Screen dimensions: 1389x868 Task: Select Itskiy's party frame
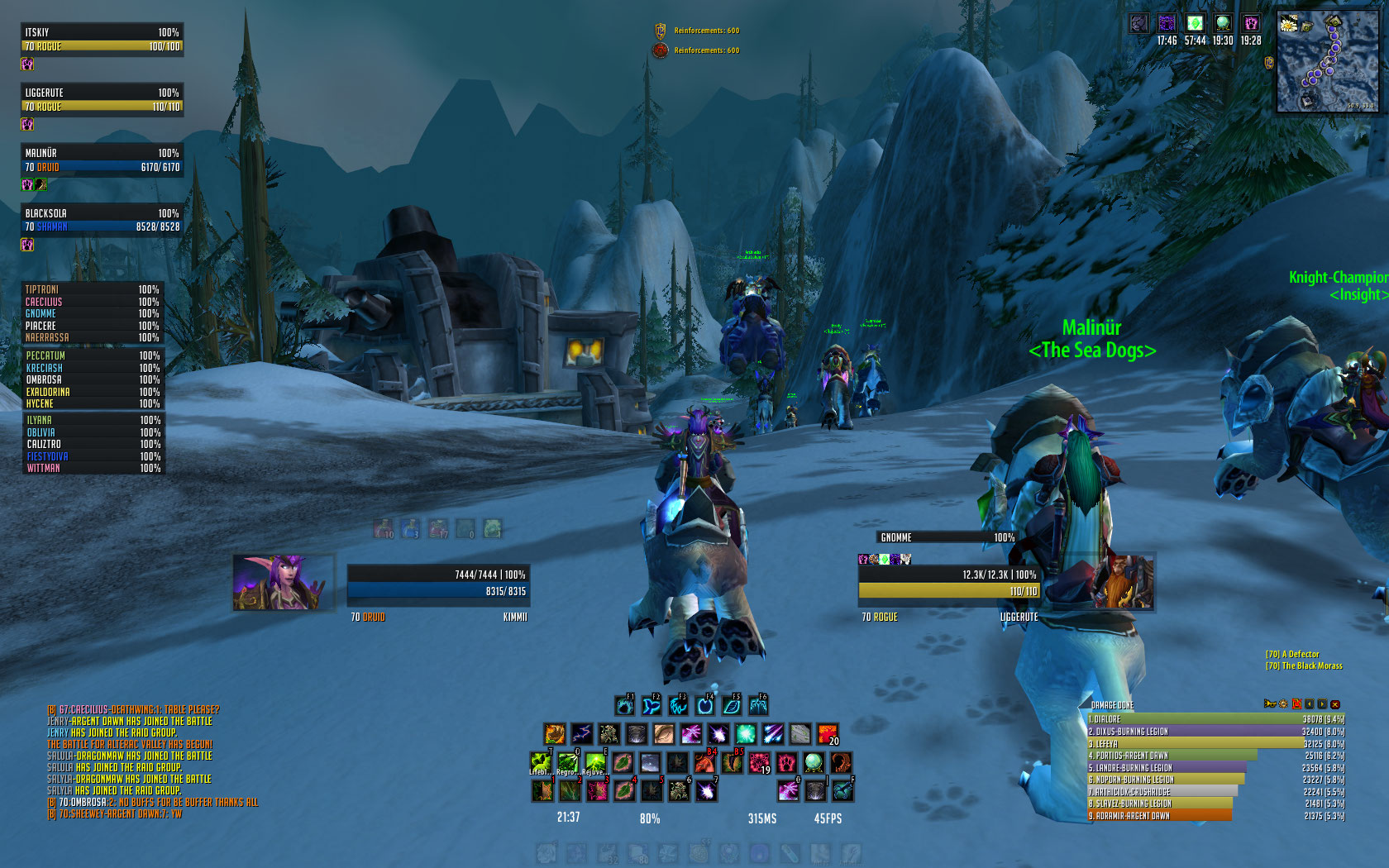[x=102, y=39]
